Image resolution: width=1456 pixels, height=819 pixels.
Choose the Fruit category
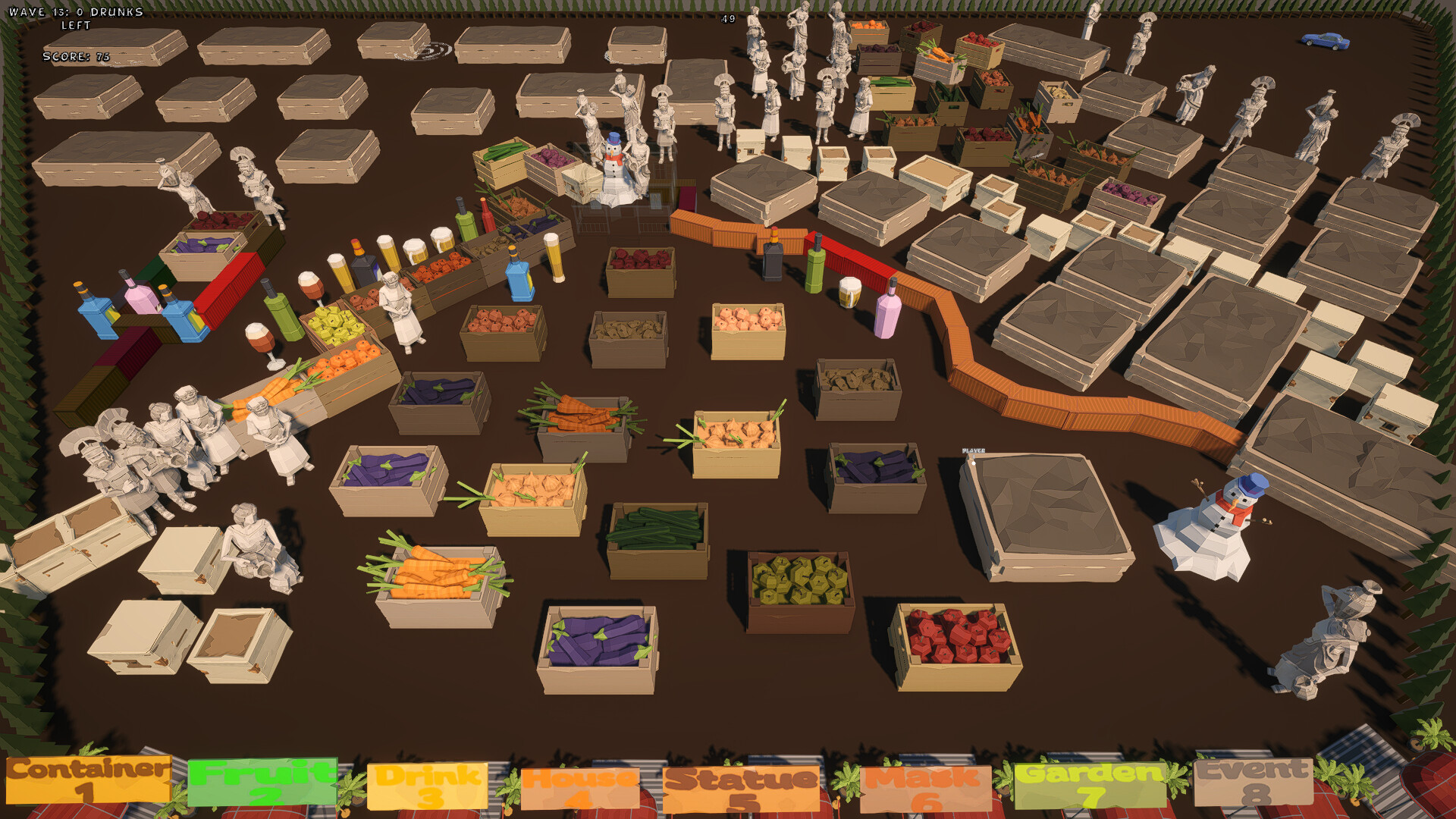pos(262,783)
